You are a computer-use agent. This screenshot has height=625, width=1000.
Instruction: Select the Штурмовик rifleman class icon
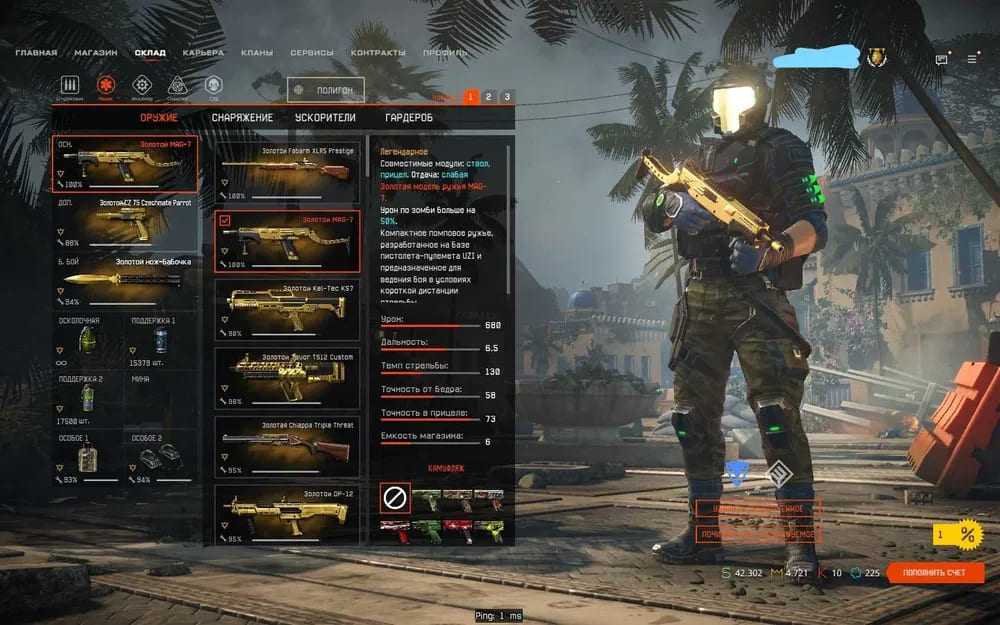pos(70,86)
